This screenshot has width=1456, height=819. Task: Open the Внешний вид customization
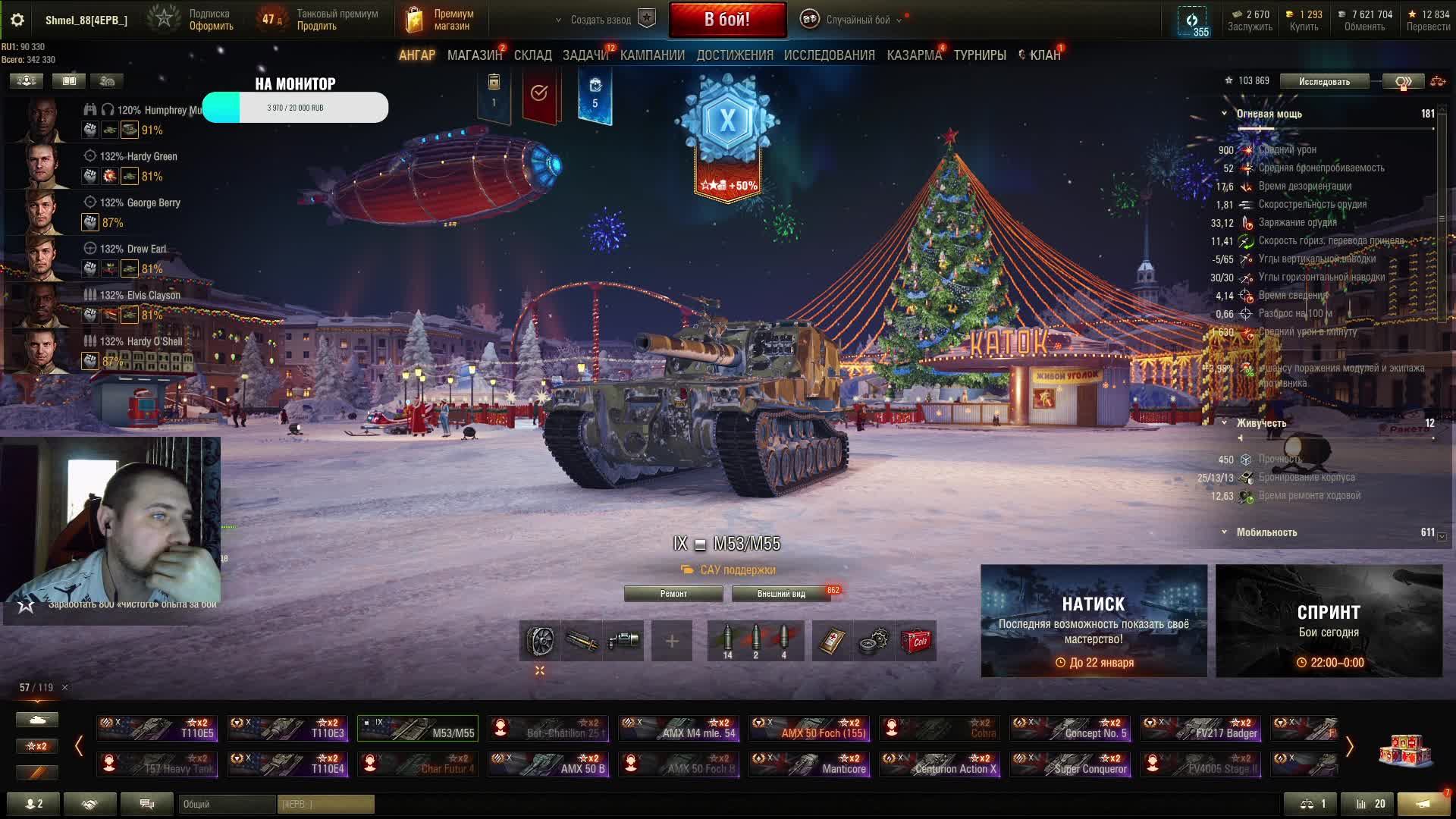781,594
